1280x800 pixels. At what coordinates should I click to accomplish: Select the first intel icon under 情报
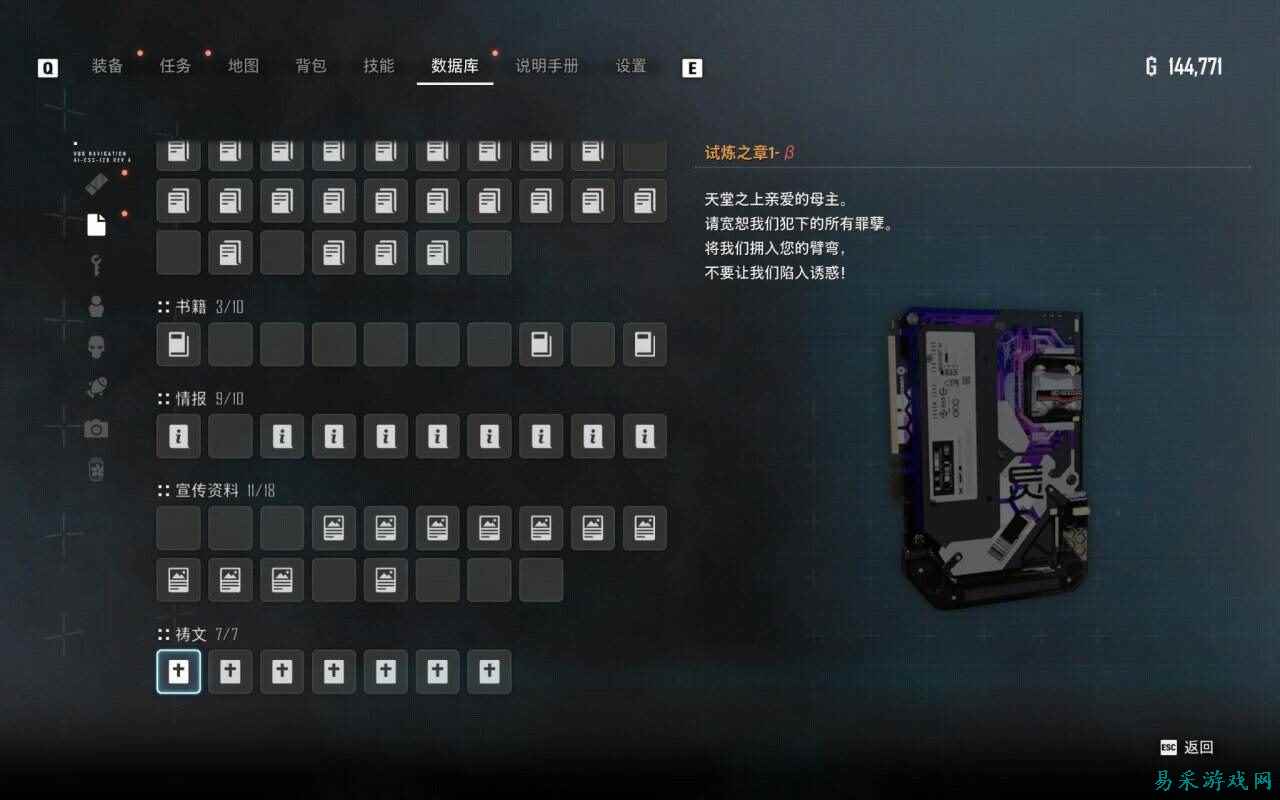(178, 437)
